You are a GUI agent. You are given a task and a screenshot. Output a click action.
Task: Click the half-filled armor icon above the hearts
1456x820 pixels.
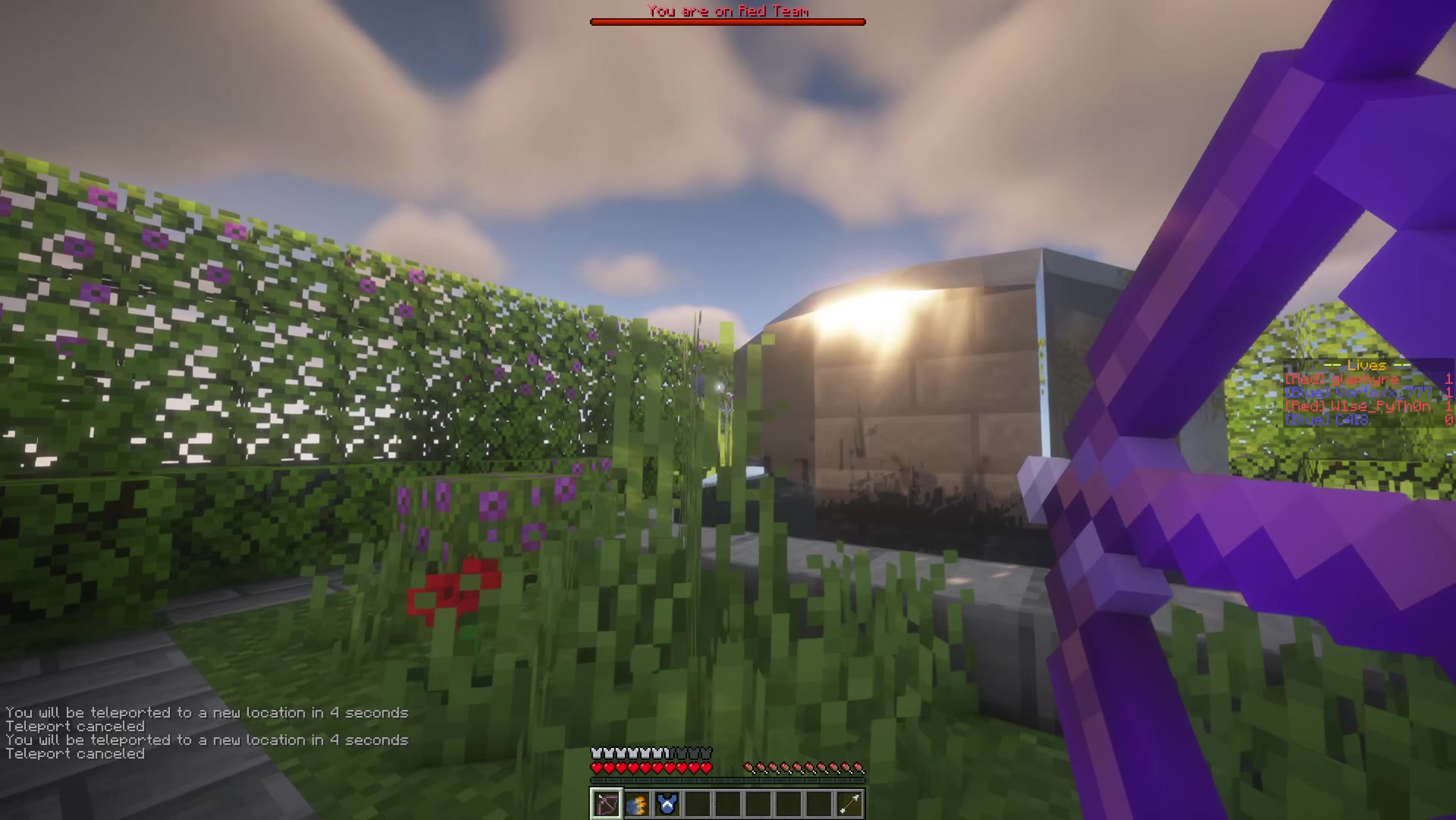pos(667,753)
